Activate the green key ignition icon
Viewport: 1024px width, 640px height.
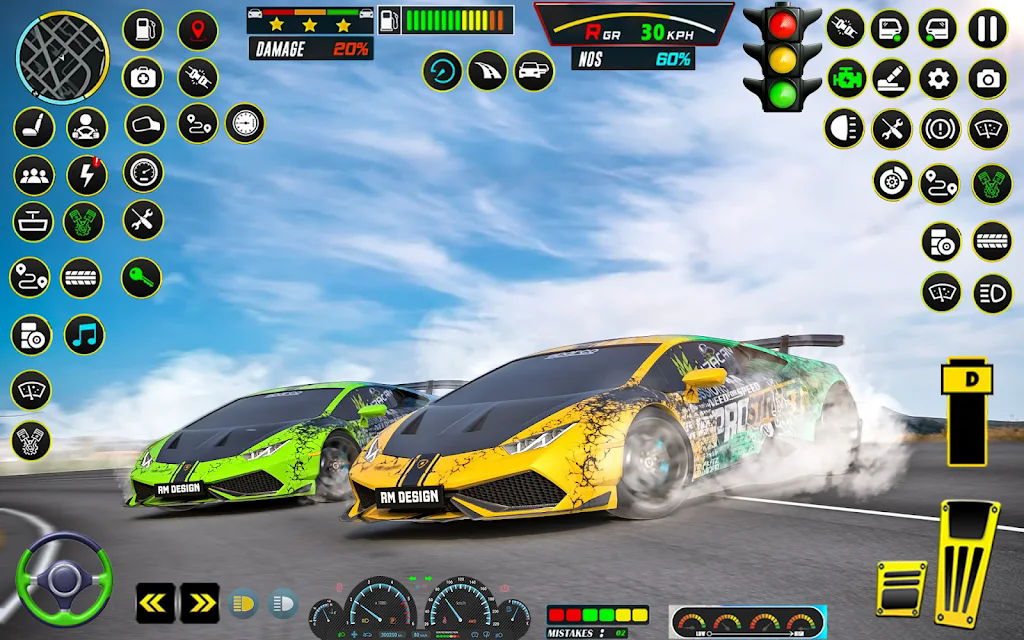pos(141,278)
